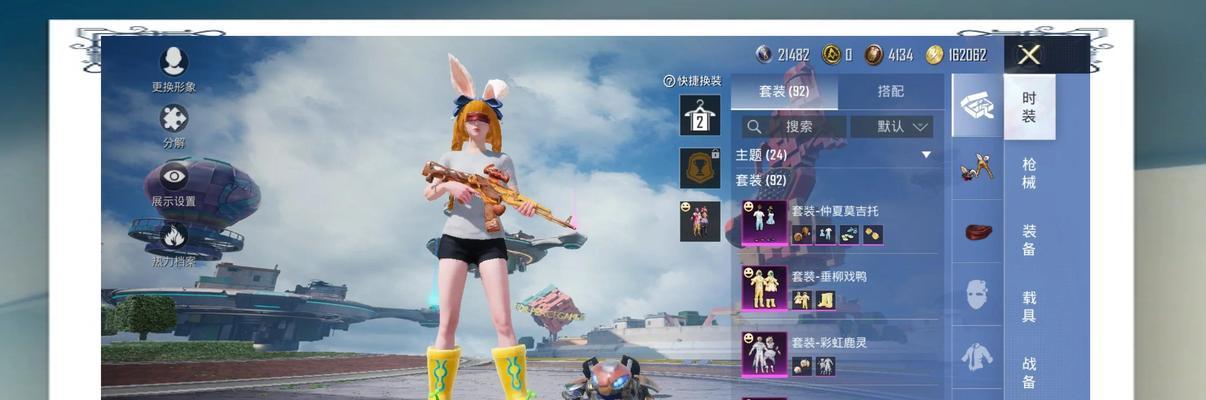Close the wardrobe with the X button
The height and width of the screenshot is (400, 1206).
tap(1029, 55)
